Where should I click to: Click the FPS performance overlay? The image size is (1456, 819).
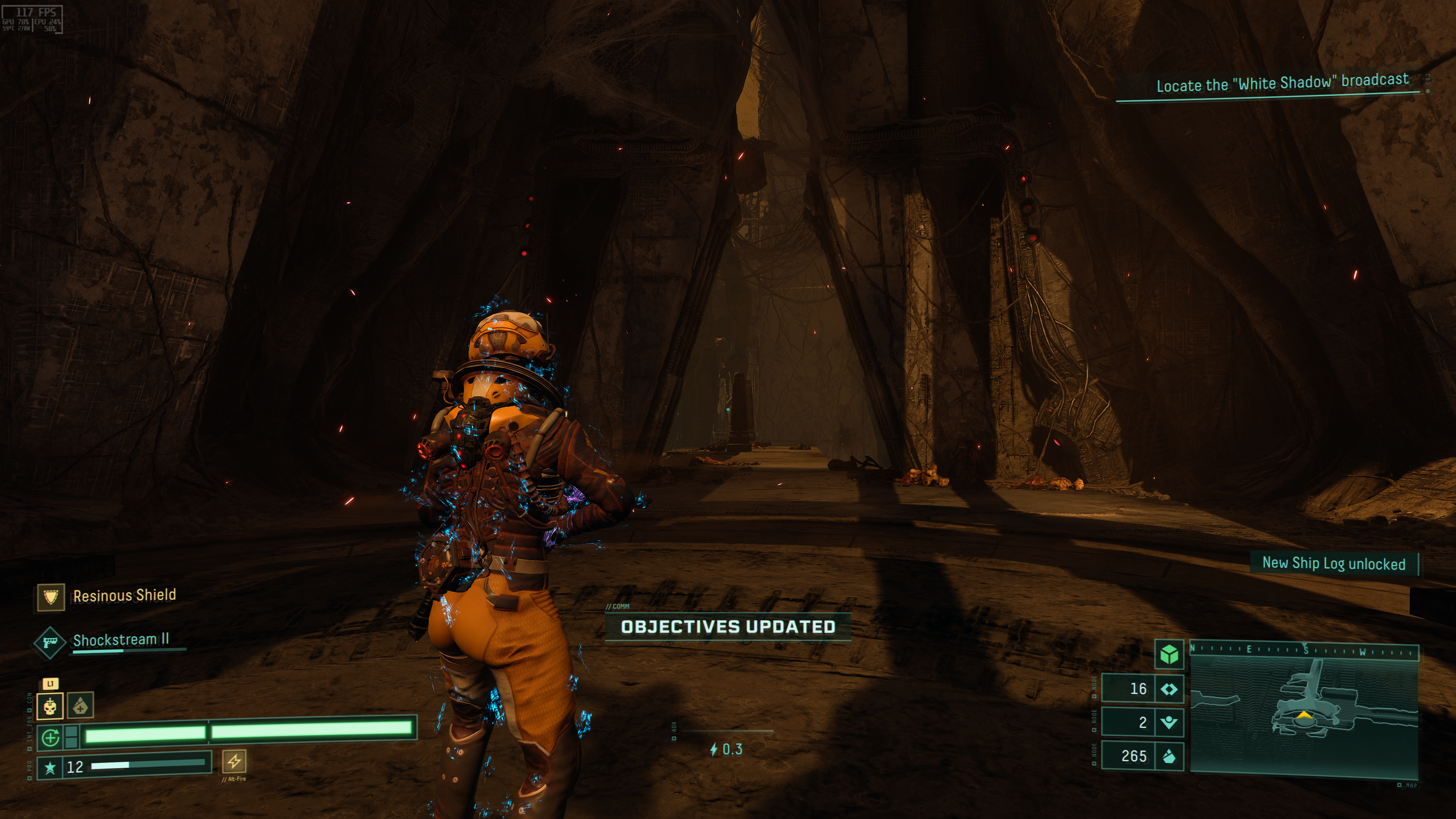[x=31, y=19]
